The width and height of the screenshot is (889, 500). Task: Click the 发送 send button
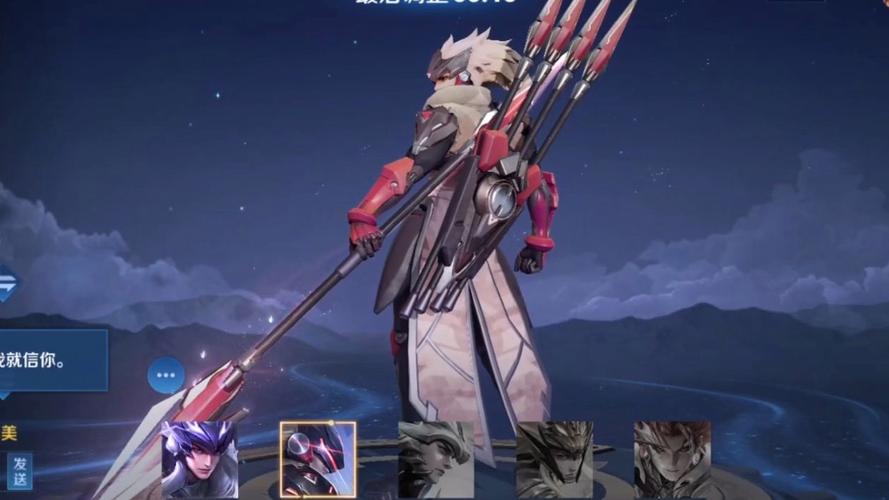(20, 470)
